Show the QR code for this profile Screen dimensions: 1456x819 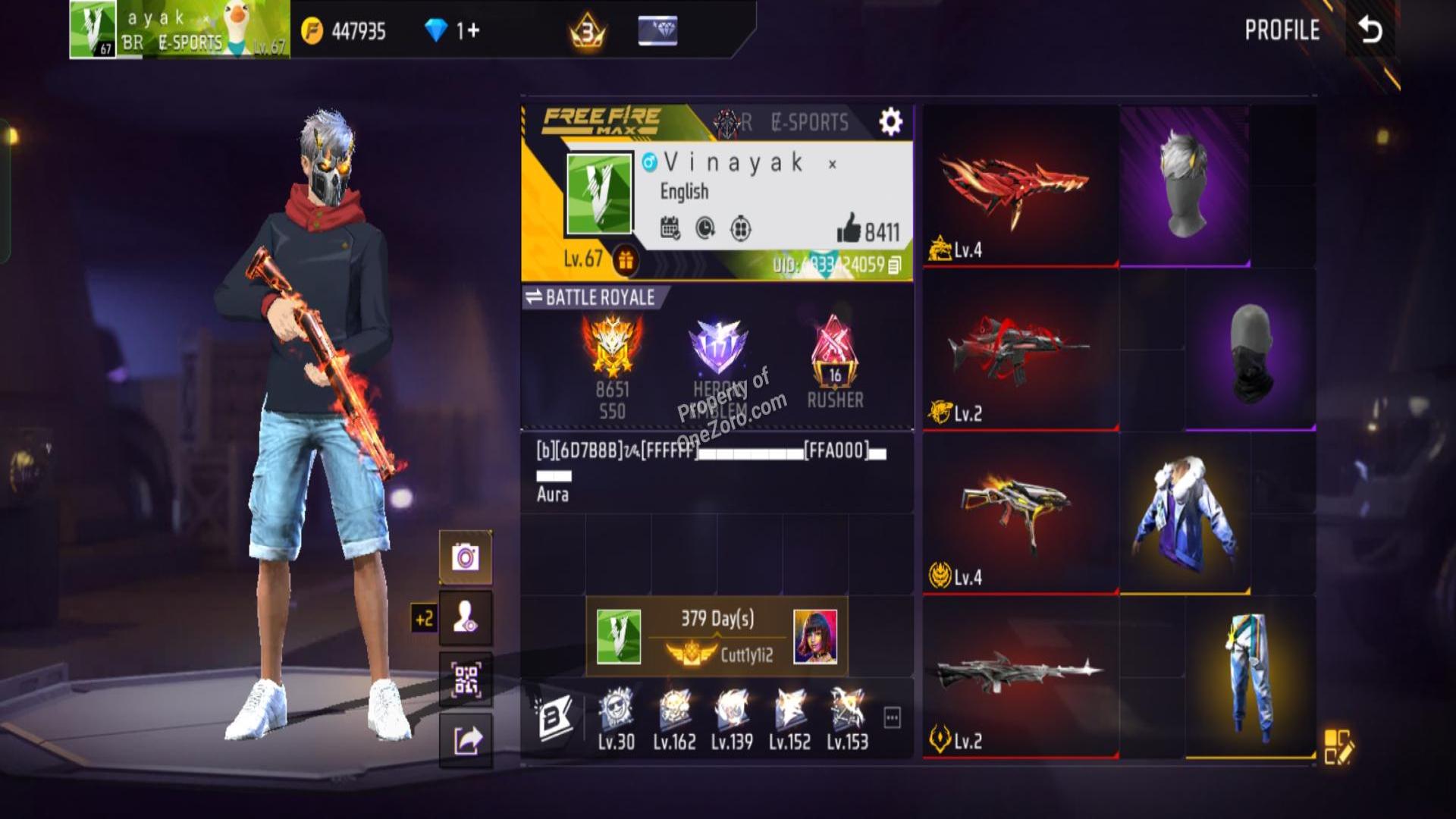click(x=466, y=679)
